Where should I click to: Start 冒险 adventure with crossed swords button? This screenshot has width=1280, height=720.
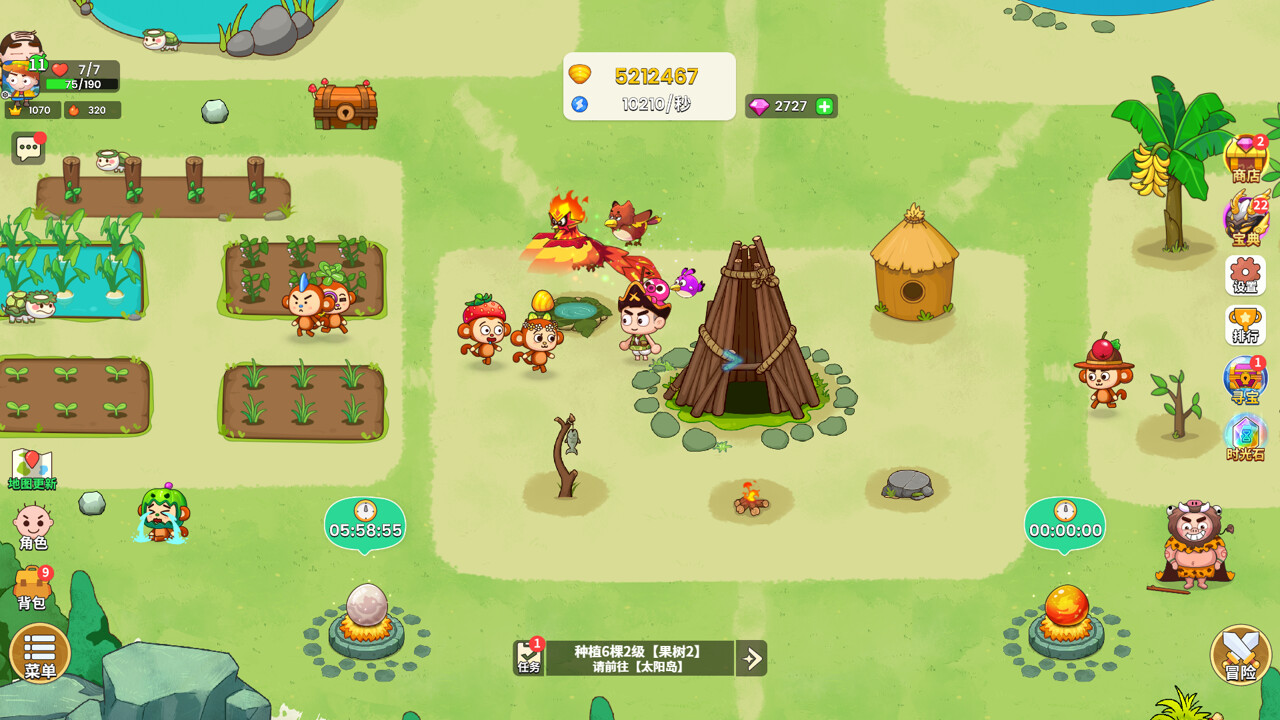pyautogui.click(x=1240, y=655)
